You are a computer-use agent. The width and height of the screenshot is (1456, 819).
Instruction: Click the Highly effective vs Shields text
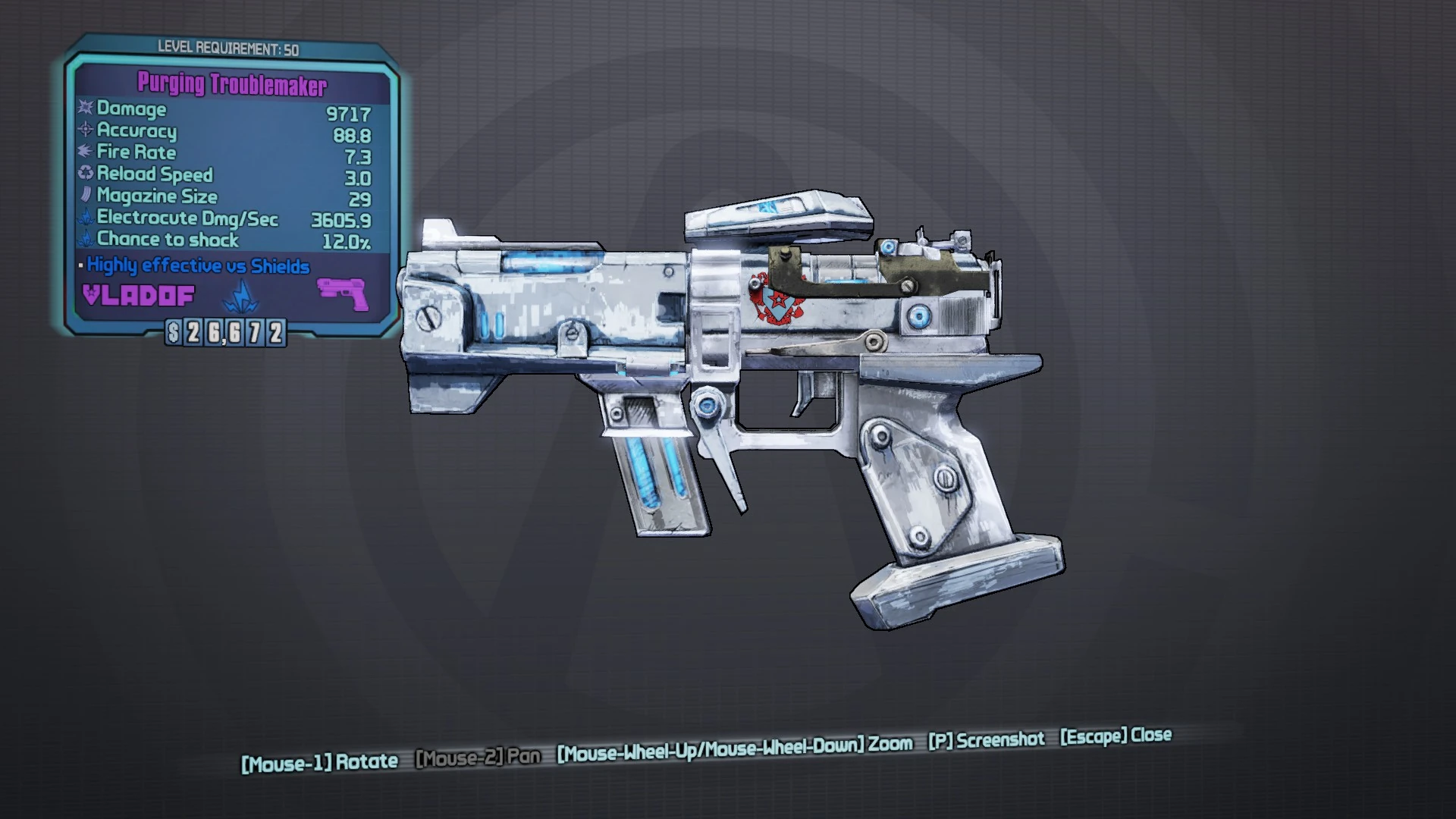click(x=197, y=265)
